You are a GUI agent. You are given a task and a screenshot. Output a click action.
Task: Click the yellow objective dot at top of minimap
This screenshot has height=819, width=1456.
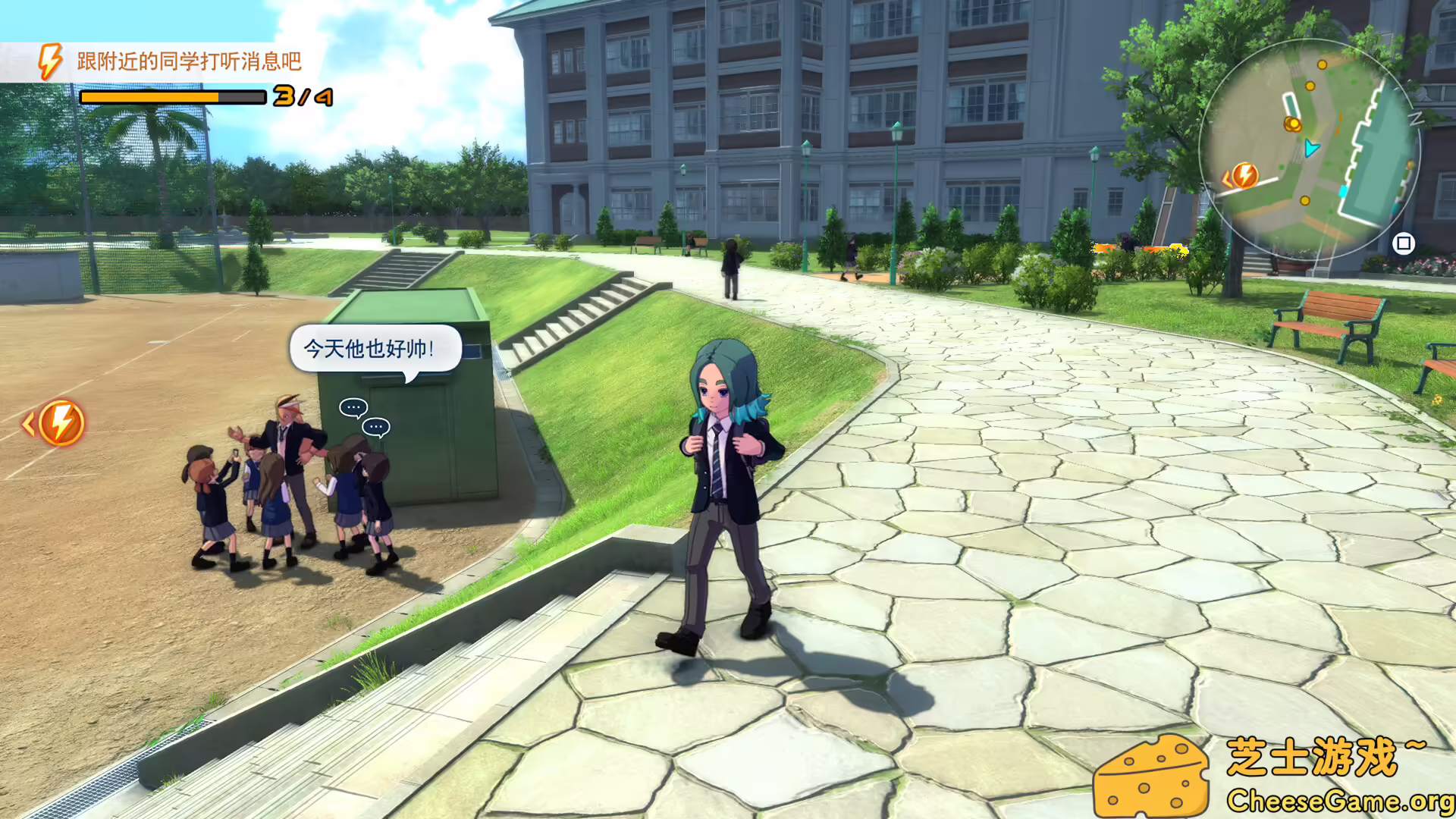(x=1322, y=64)
